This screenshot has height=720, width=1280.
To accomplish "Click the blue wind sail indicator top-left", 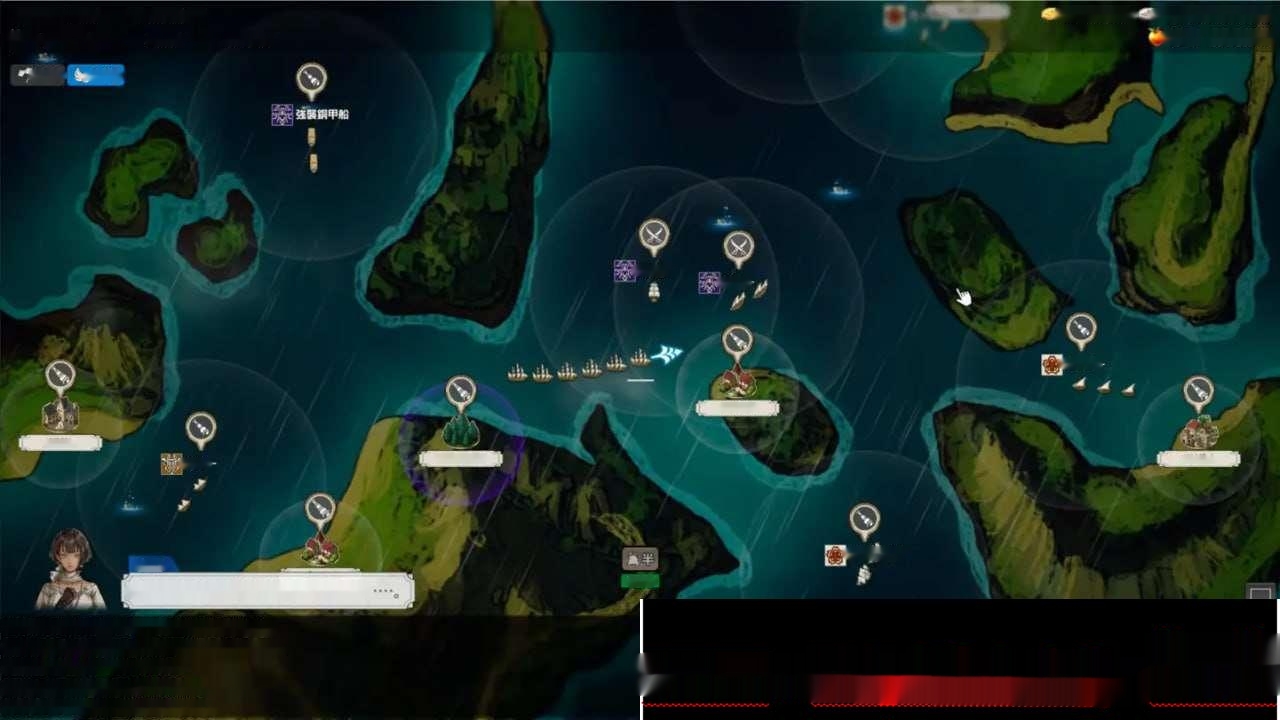I will [95, 74].
